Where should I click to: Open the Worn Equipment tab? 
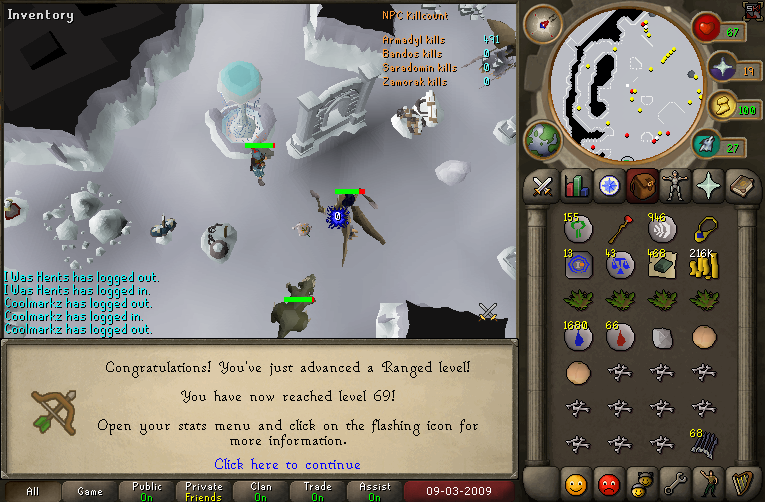pyautogui.click(x=674, y=185)
